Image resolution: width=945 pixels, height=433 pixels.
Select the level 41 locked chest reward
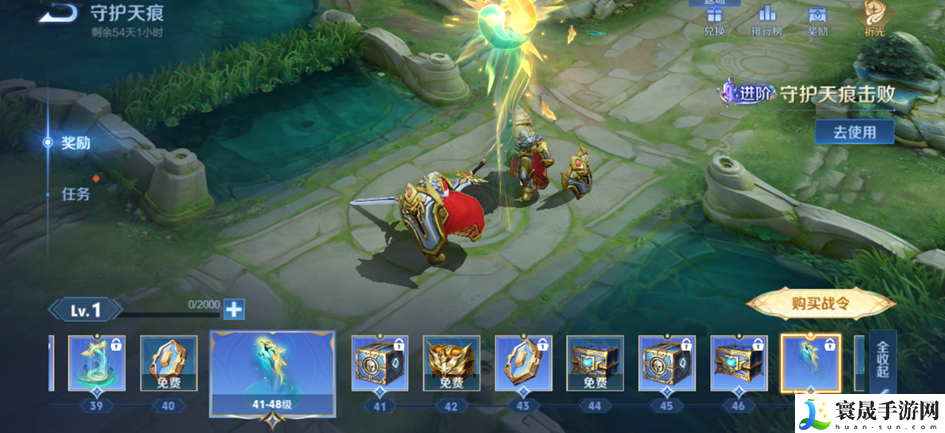pyautogui.click(x=379, y=363)
